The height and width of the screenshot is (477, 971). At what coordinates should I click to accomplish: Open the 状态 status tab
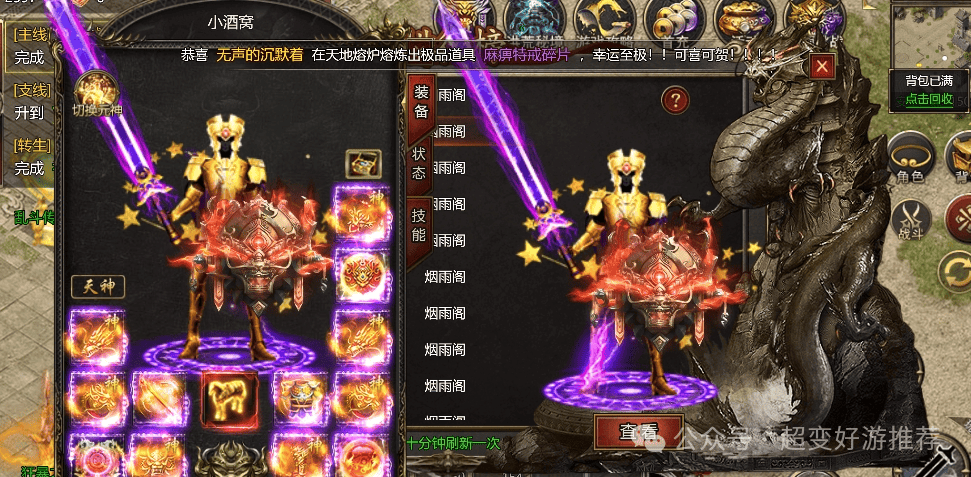(x=419, y=164)
